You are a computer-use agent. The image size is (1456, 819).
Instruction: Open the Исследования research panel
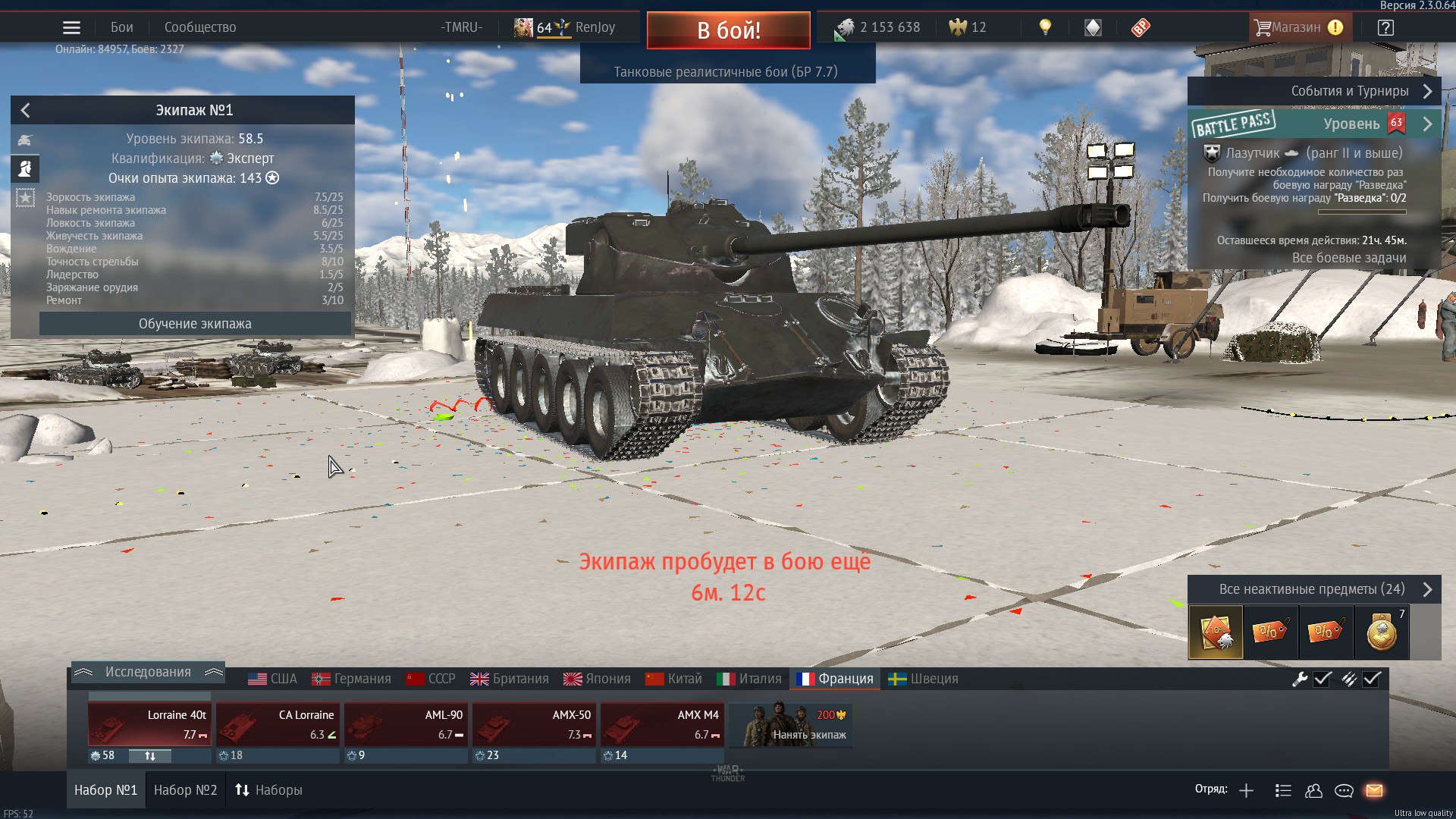point(148,672)
